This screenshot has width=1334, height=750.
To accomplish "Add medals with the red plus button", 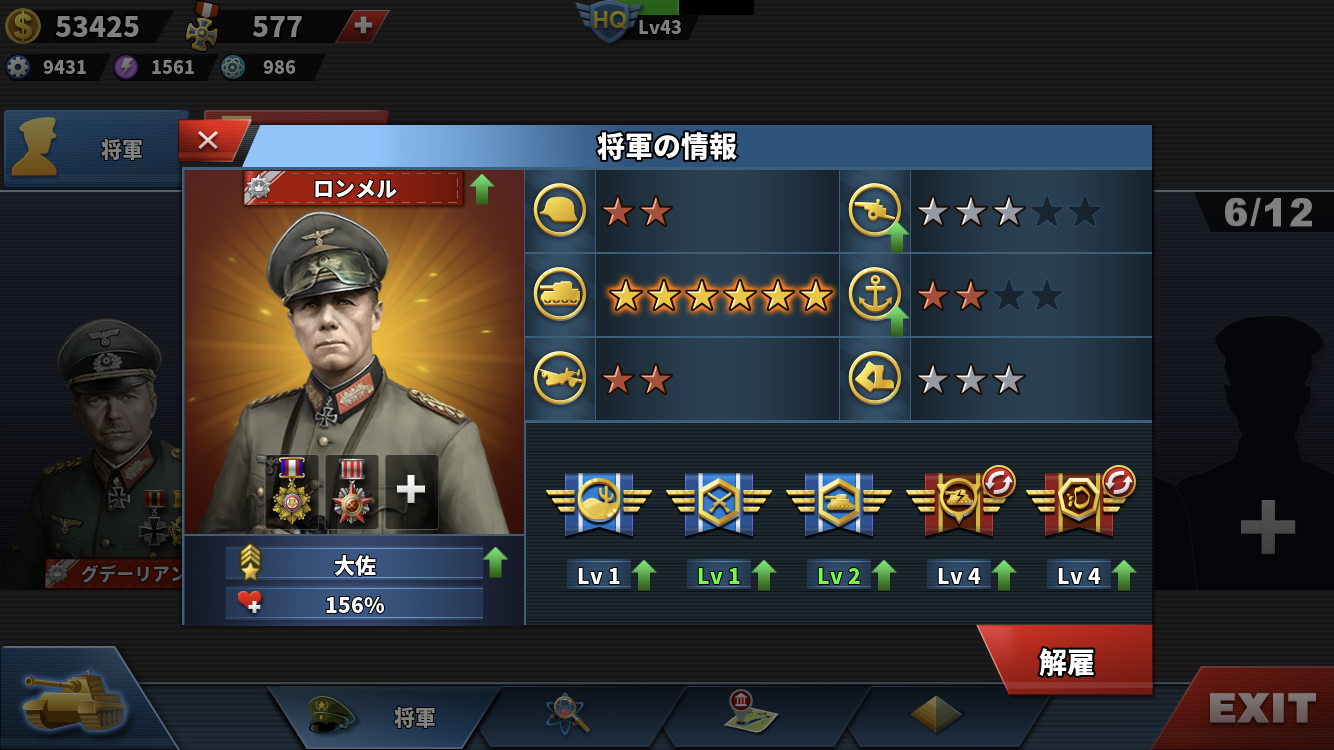I will [363, 26].
